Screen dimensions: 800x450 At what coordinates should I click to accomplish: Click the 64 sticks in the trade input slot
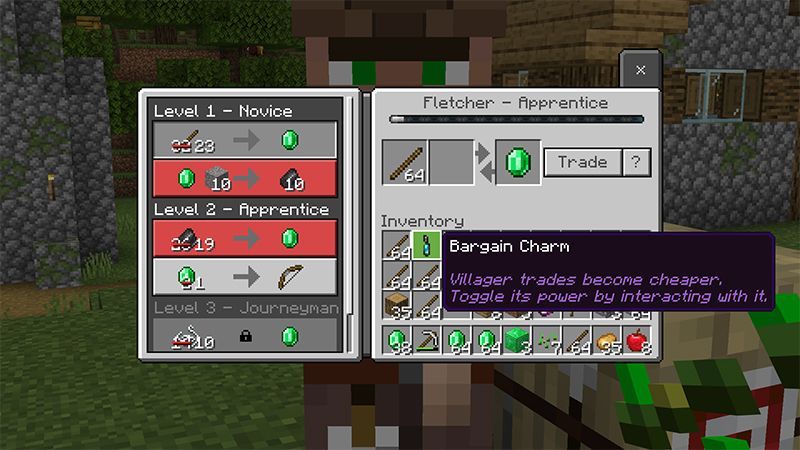click(x=404, y=163)
